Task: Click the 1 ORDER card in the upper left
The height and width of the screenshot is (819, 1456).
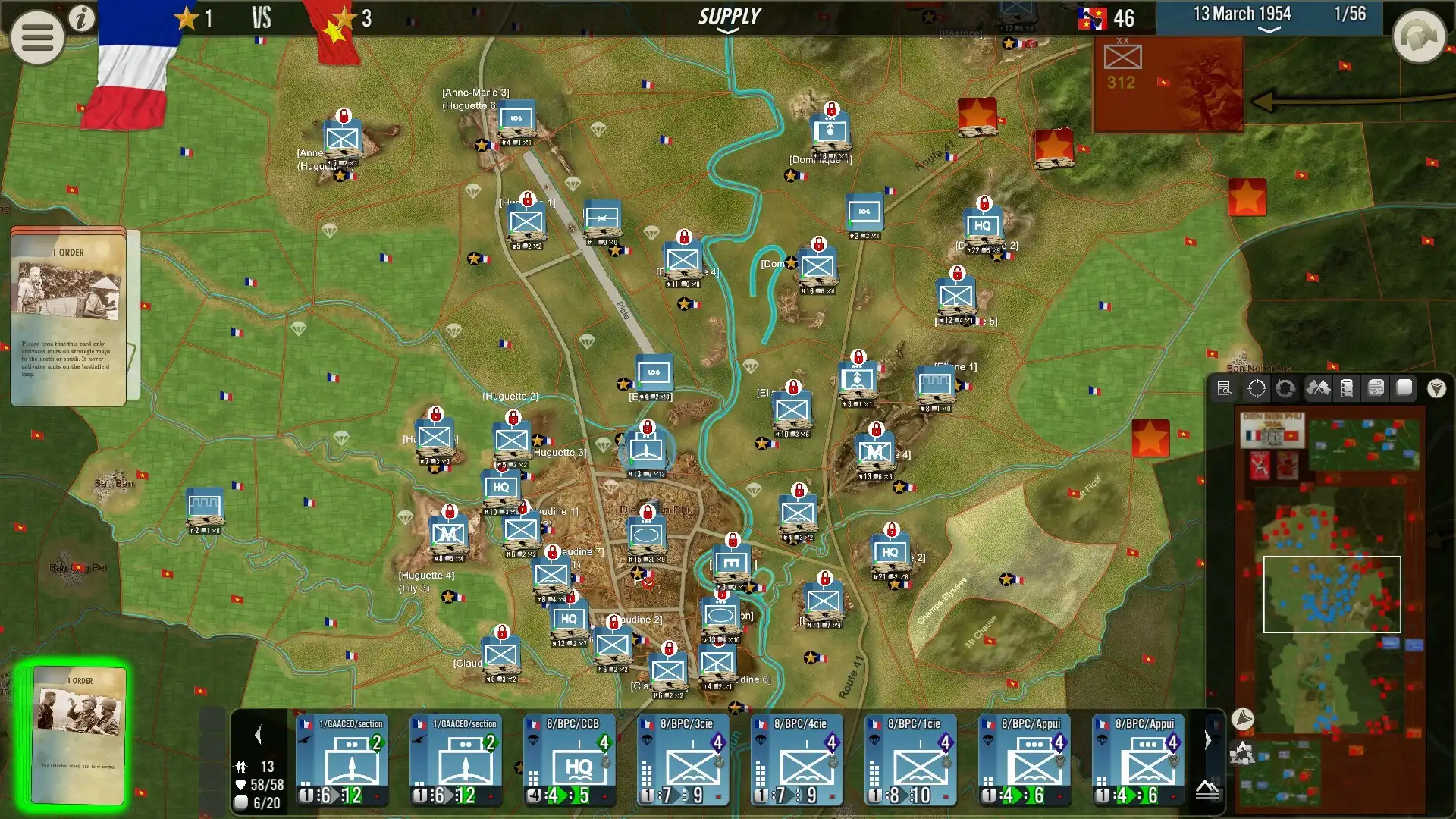Action: pos(68,318)
